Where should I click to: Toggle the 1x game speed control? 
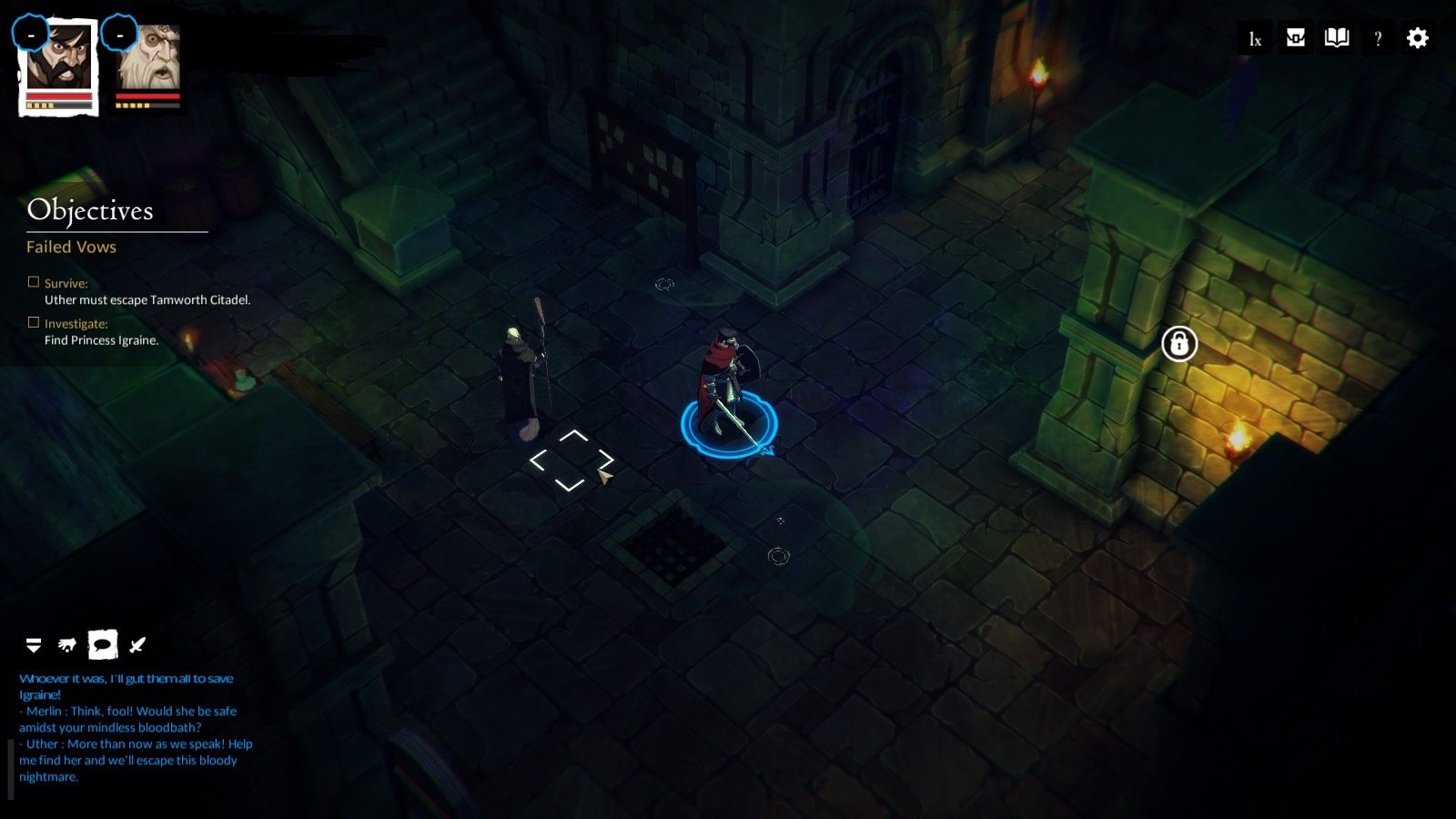pos(1254,38)
